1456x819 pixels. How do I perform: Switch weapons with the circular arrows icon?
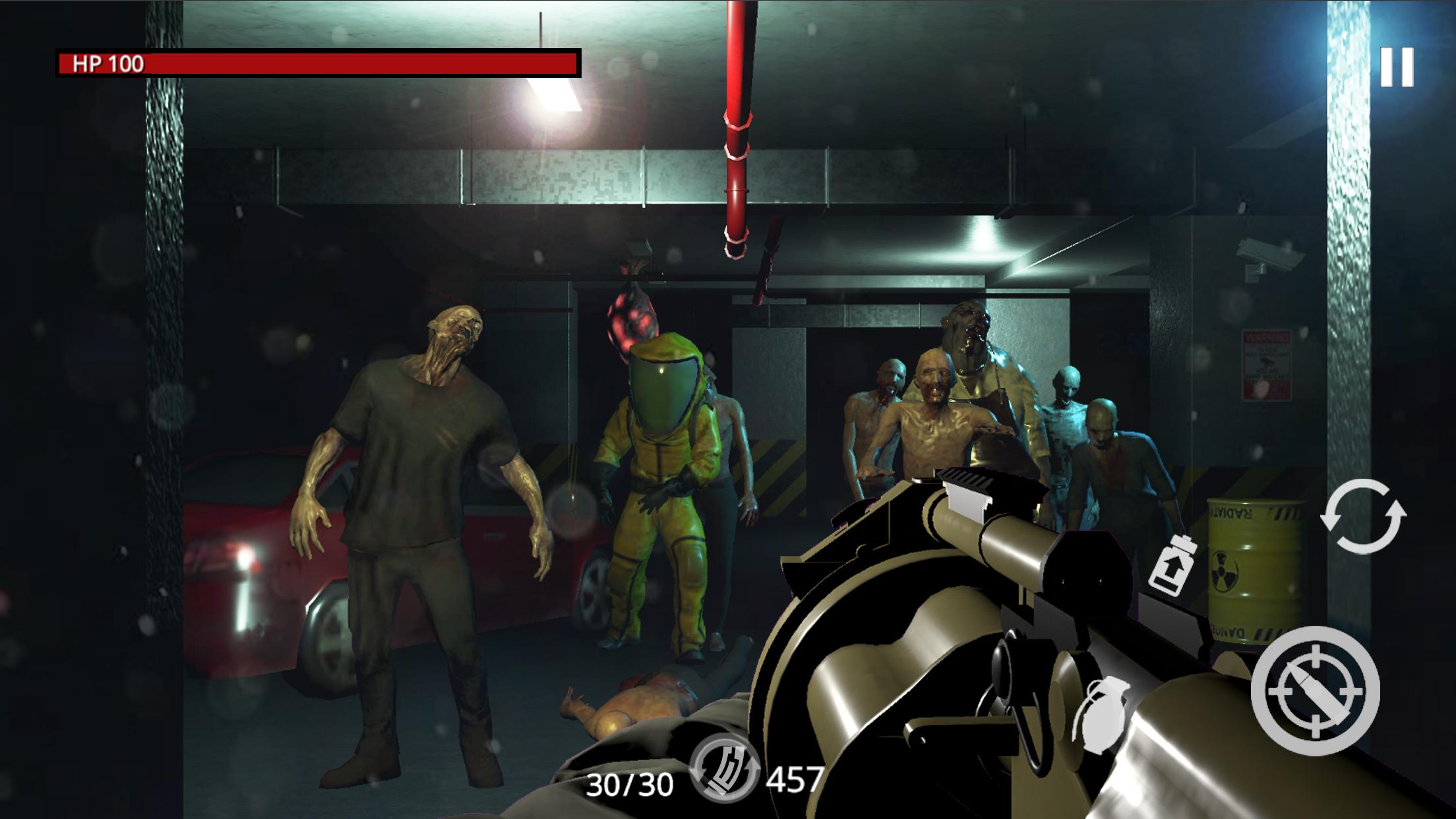(1362, 516)
